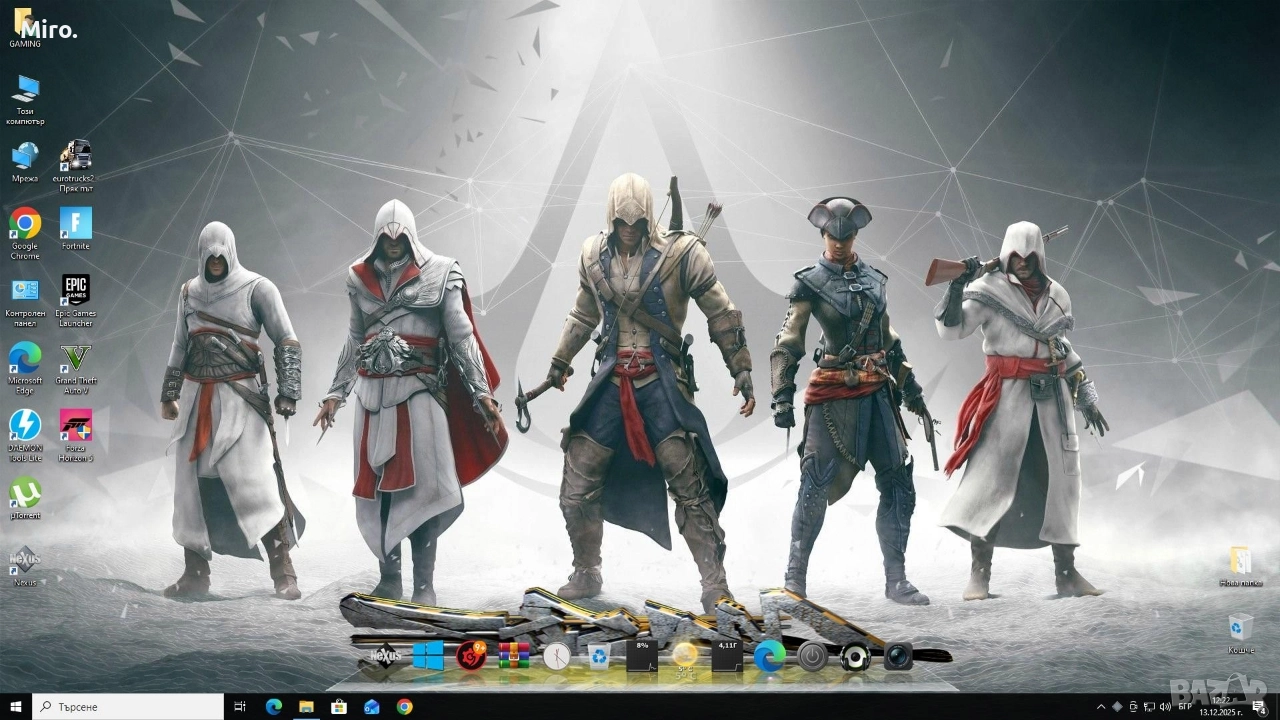Open File Explorer from the taskbar
Image resolution: width=1280 pixels, height=720 pixels.
(x=307, y=707)
